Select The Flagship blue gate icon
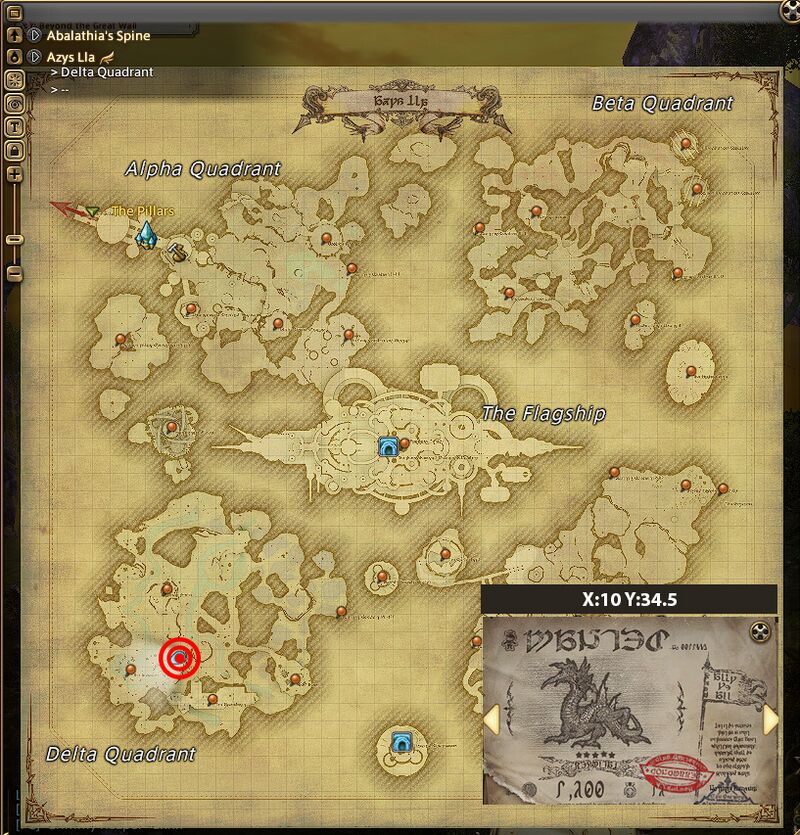The width and height of the screenshot is (800, 835). pos(387,447)
